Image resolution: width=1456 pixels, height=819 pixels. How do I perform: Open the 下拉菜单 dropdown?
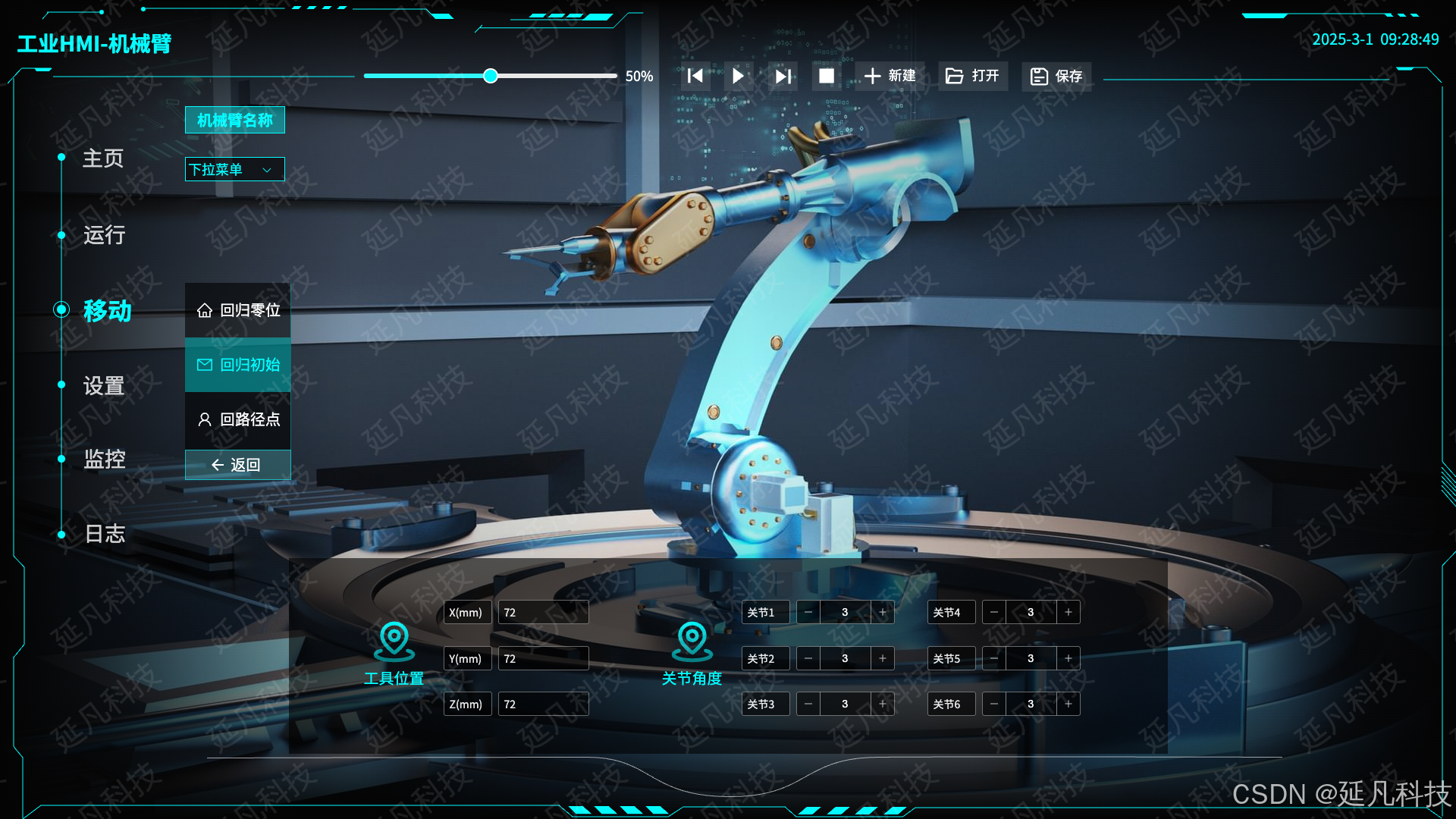(235, 169)
